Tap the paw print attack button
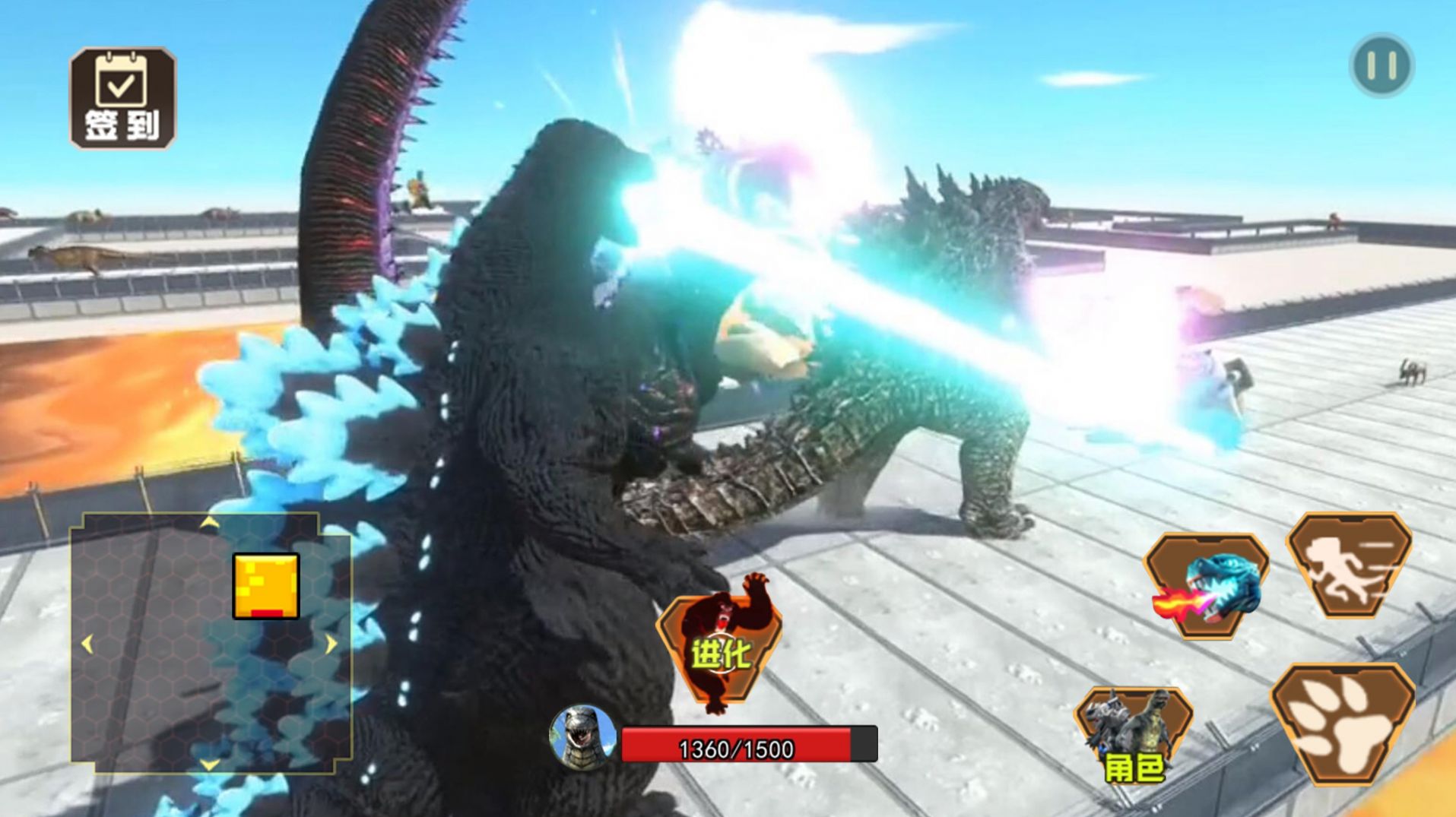1456x817 pixels. (1343, 723)
